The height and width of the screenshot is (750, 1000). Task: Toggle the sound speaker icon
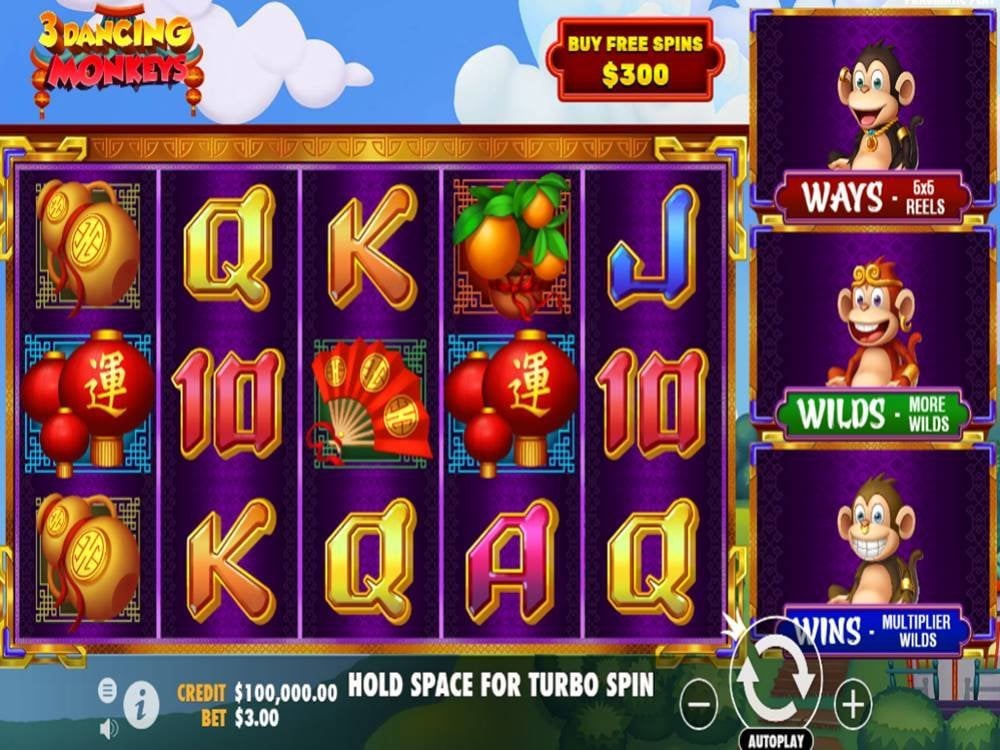tap(108, 729)
